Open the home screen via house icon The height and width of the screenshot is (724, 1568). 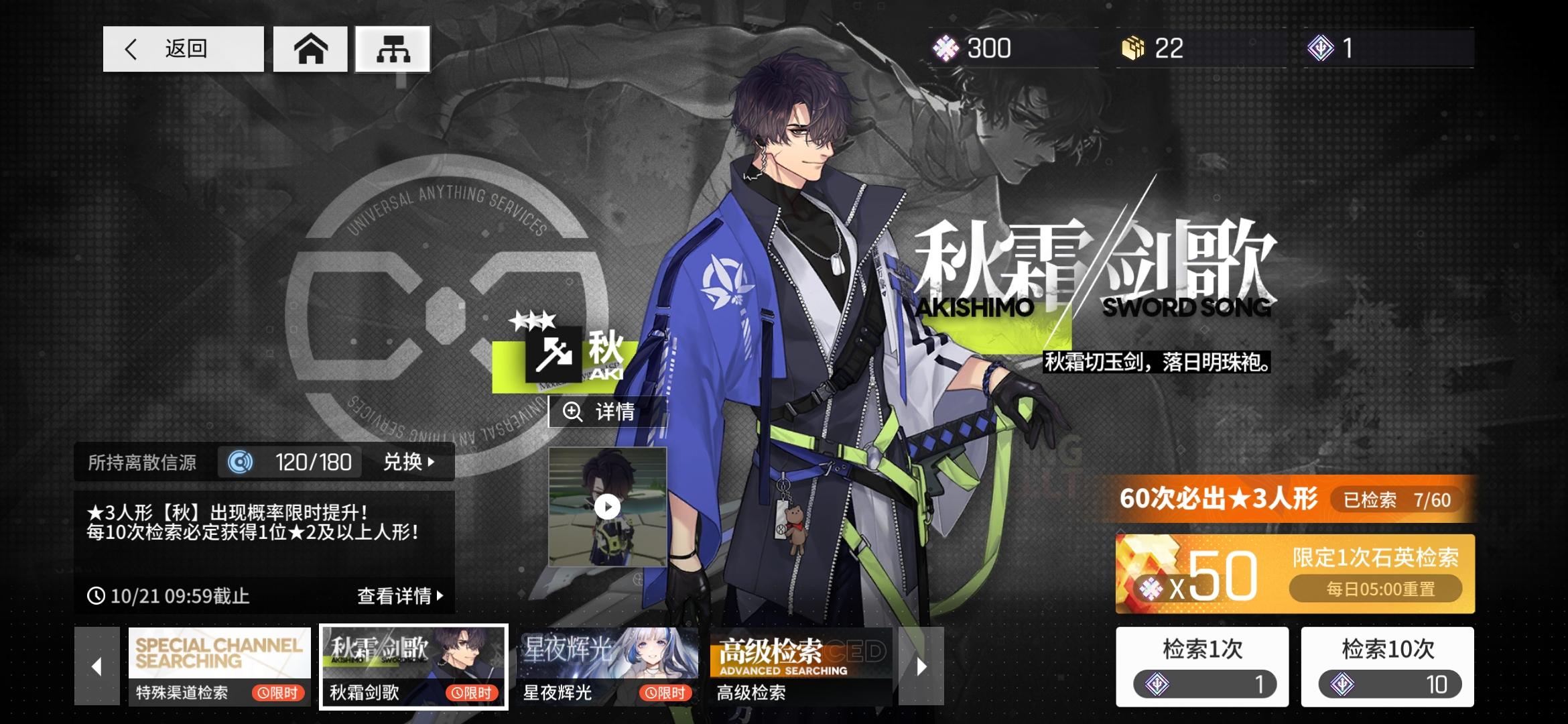pos(310,49)
